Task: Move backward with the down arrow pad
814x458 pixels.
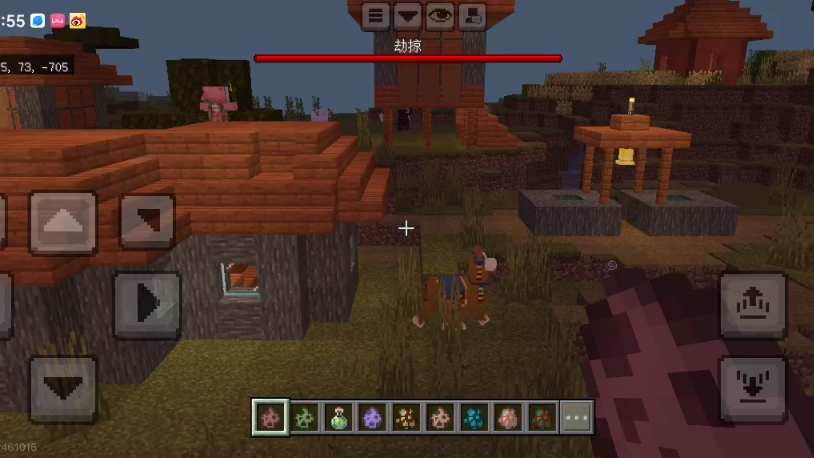Action: [x=63, y=389]
